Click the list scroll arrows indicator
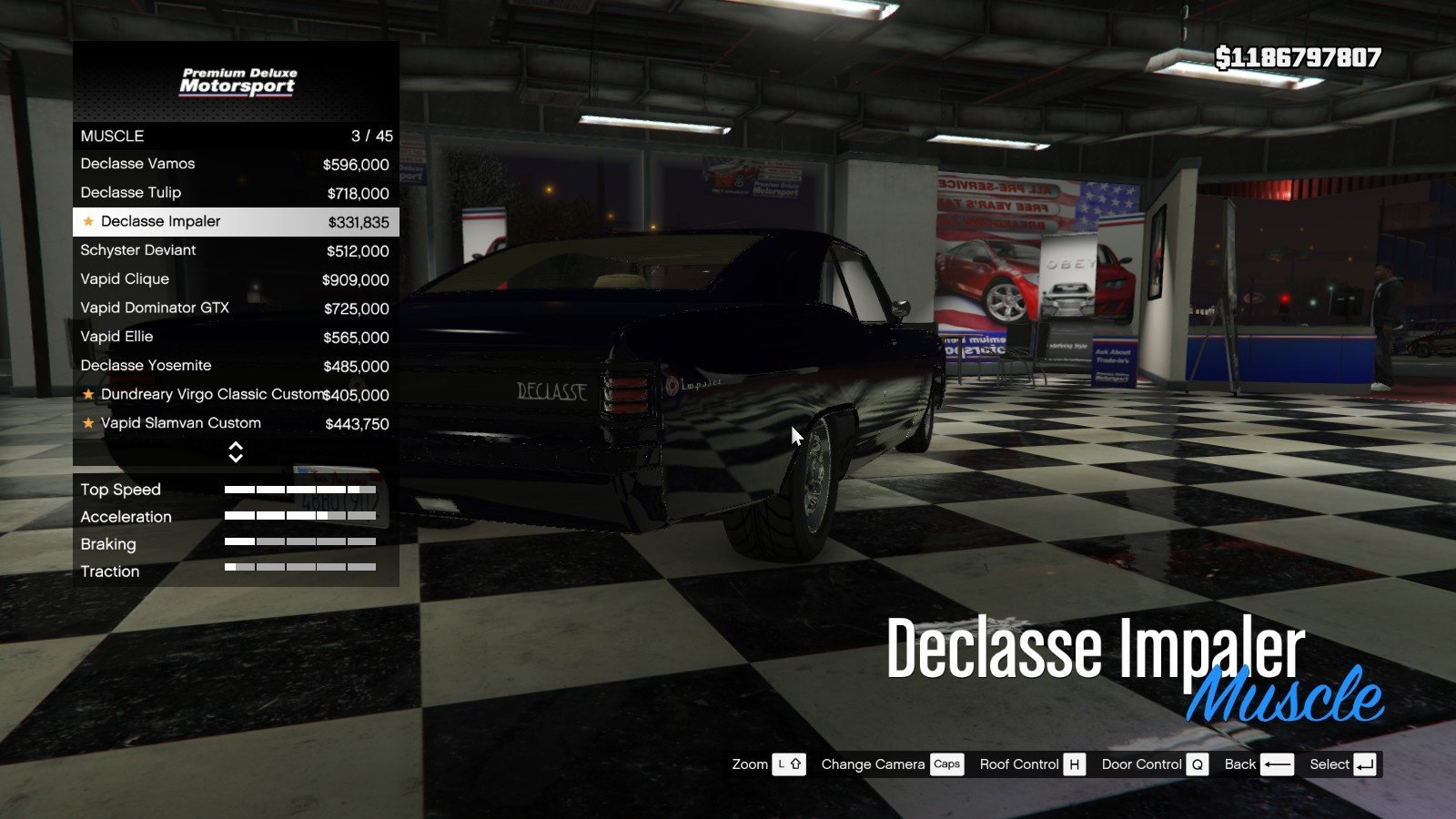Screen dimensions: 1456x819 coord(236,452)
